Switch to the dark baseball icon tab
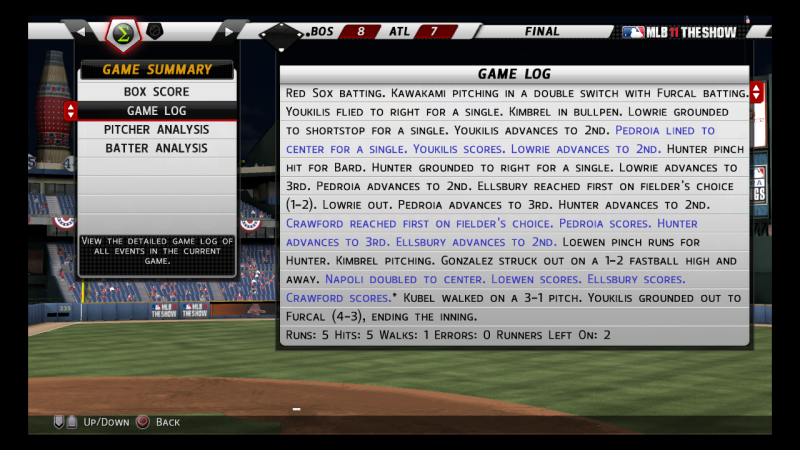 pyautogui.click(x=155, y=31)
